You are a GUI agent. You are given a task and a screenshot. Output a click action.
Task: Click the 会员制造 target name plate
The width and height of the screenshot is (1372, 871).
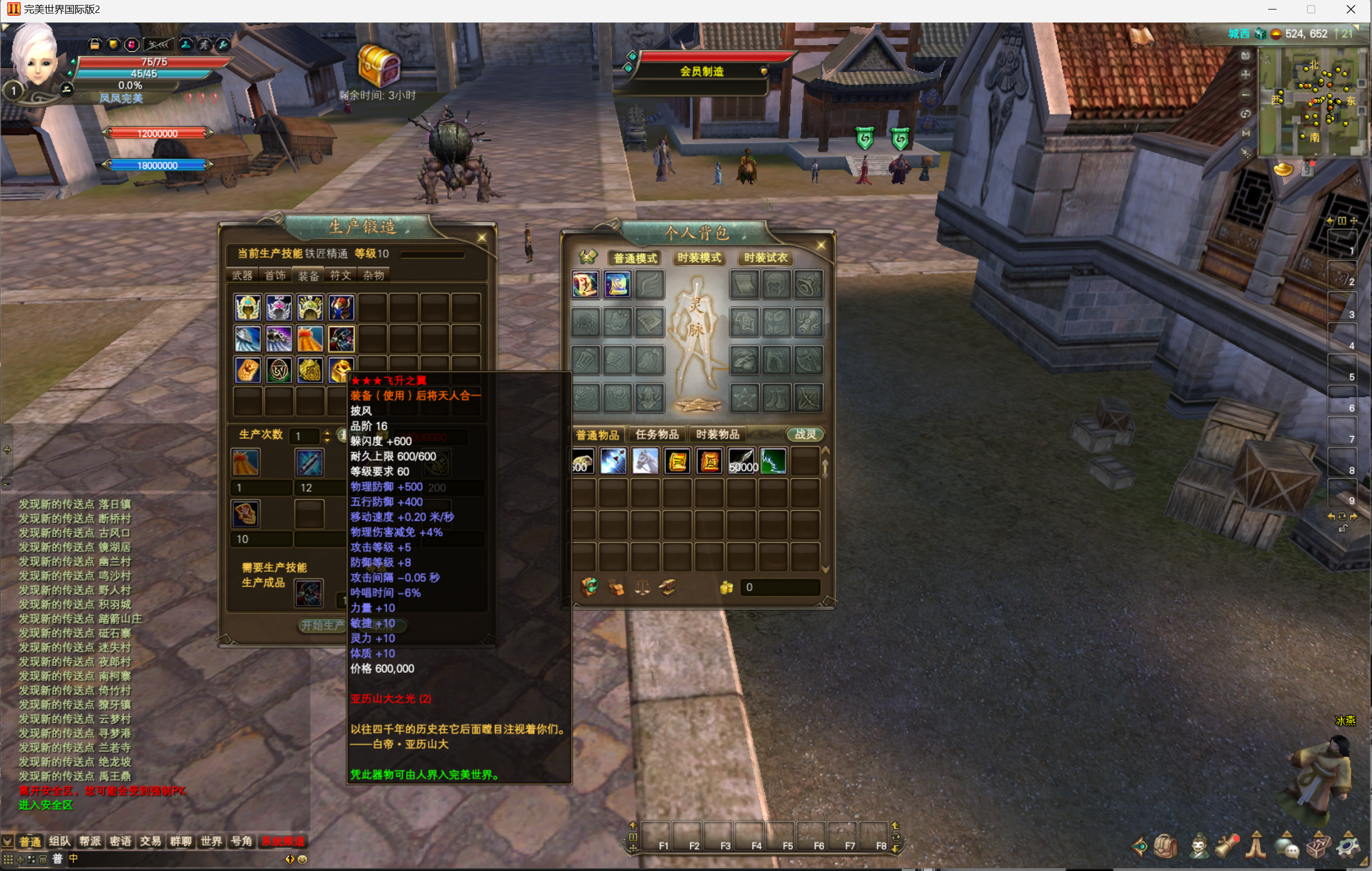(701, 71)
